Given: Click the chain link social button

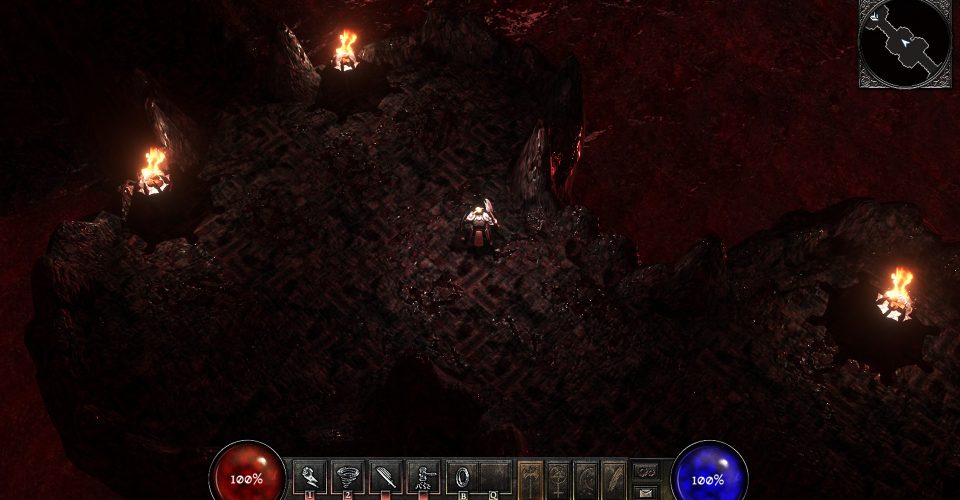Looking at the screenshot, I should pos(646,470).
